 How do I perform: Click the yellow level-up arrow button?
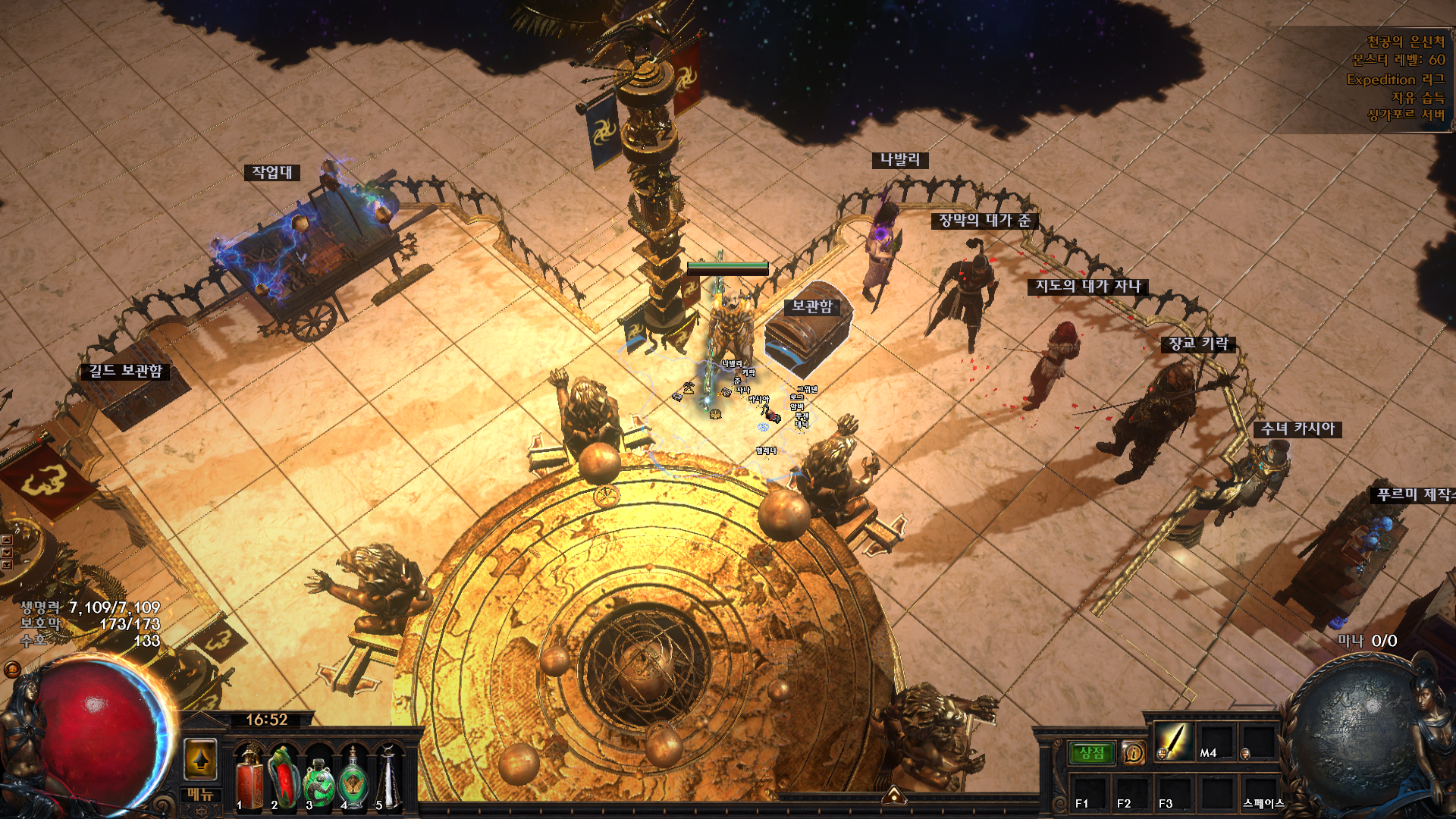201,758
